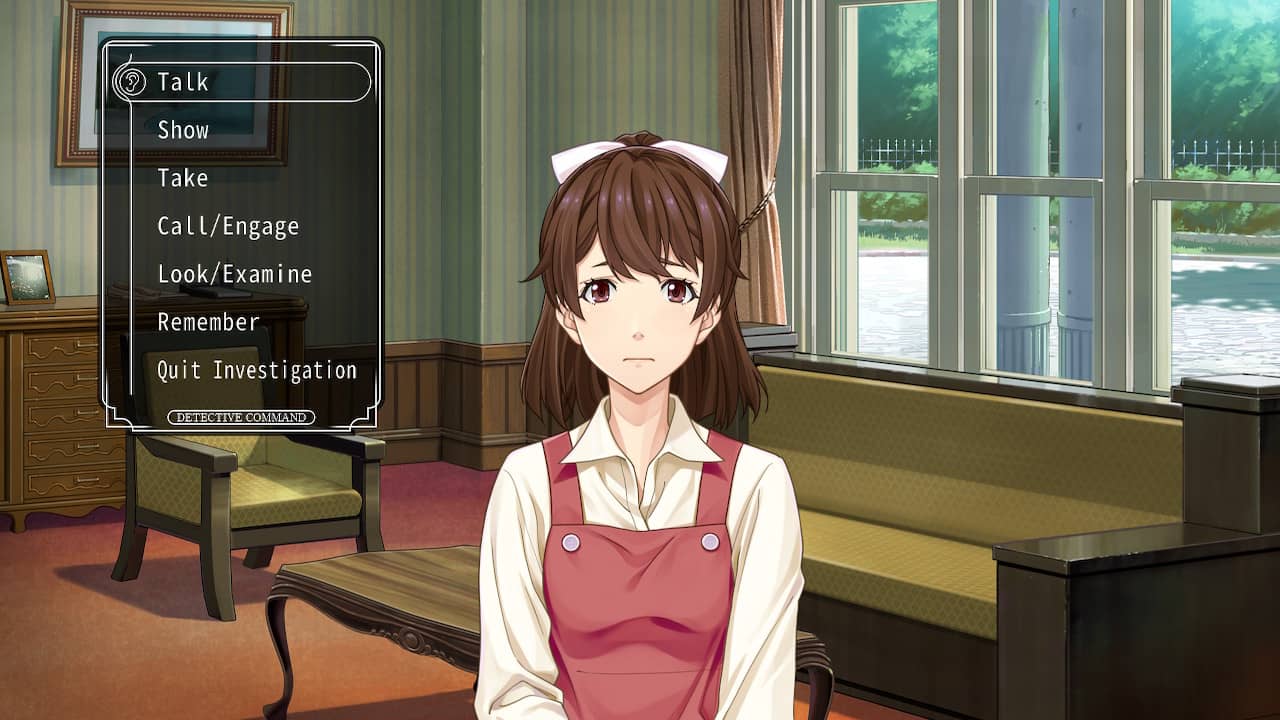
Task: Select Quit Investigation
Action: pos(256,370)
